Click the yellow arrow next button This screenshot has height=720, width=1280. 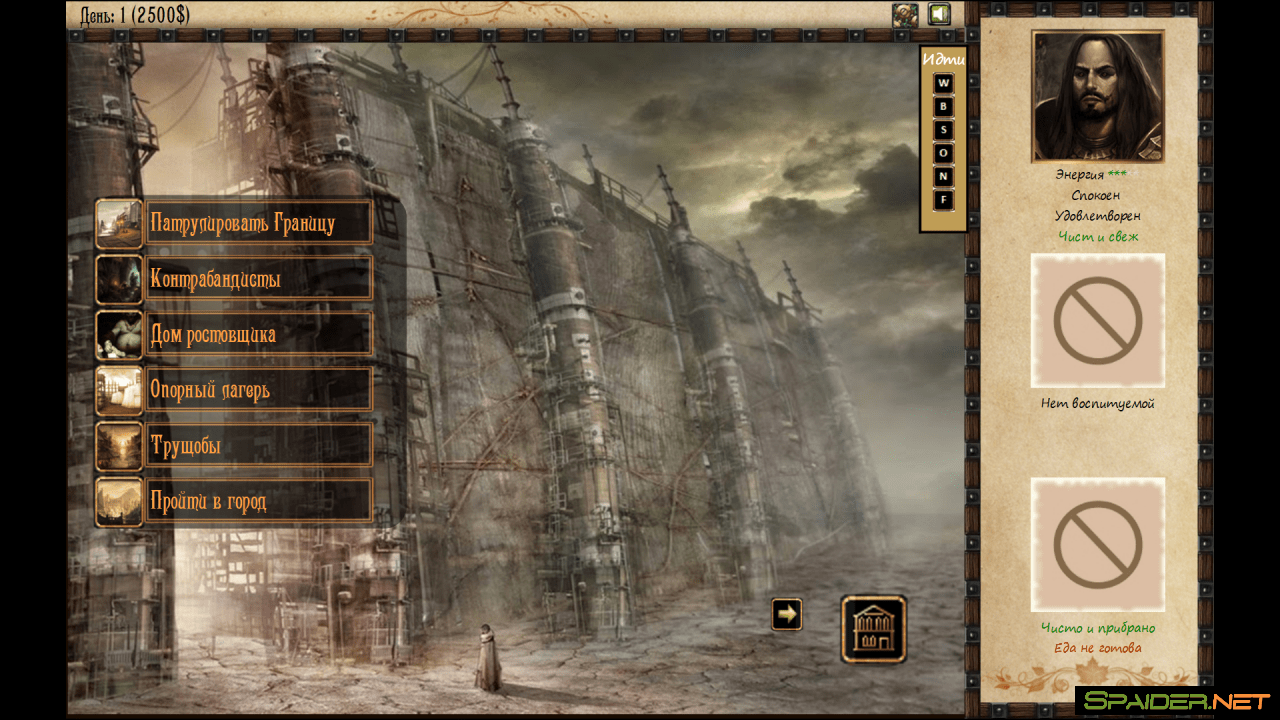coord(787,614)
